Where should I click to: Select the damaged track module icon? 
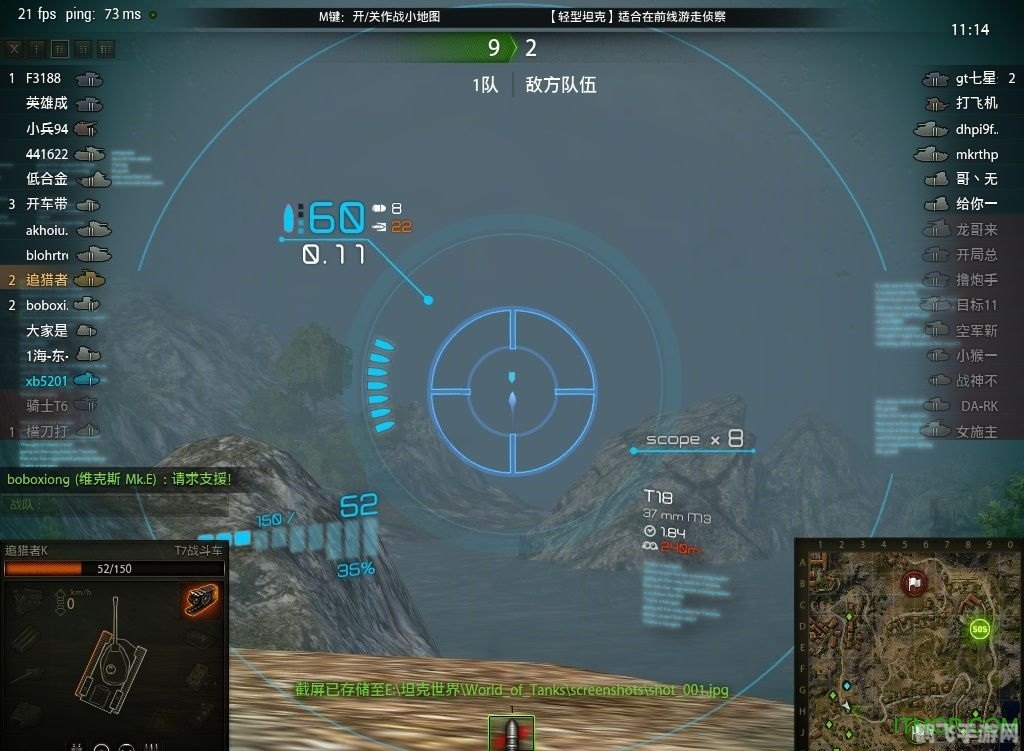(202, 600)
